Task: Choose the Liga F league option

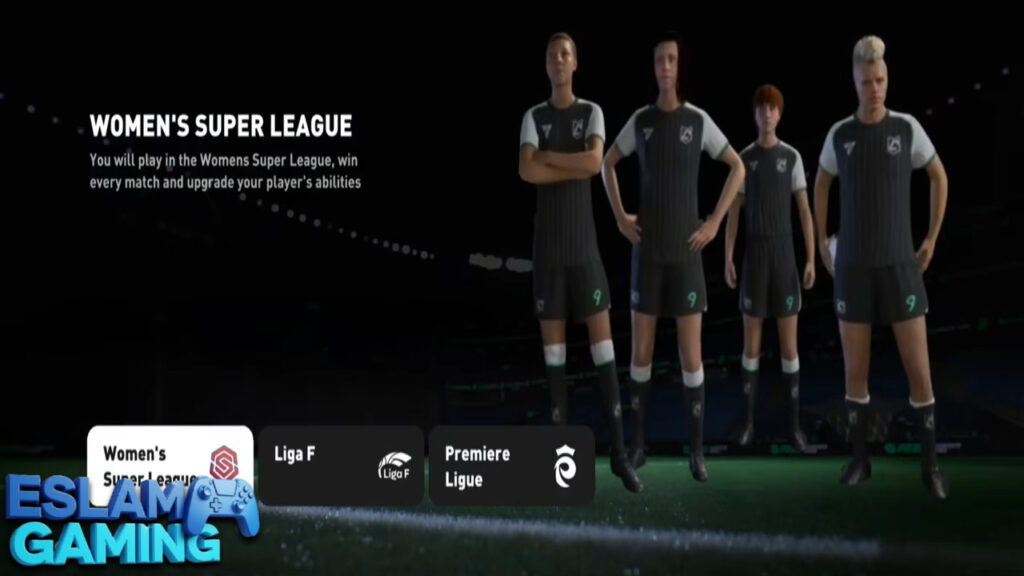Action: 340,465
